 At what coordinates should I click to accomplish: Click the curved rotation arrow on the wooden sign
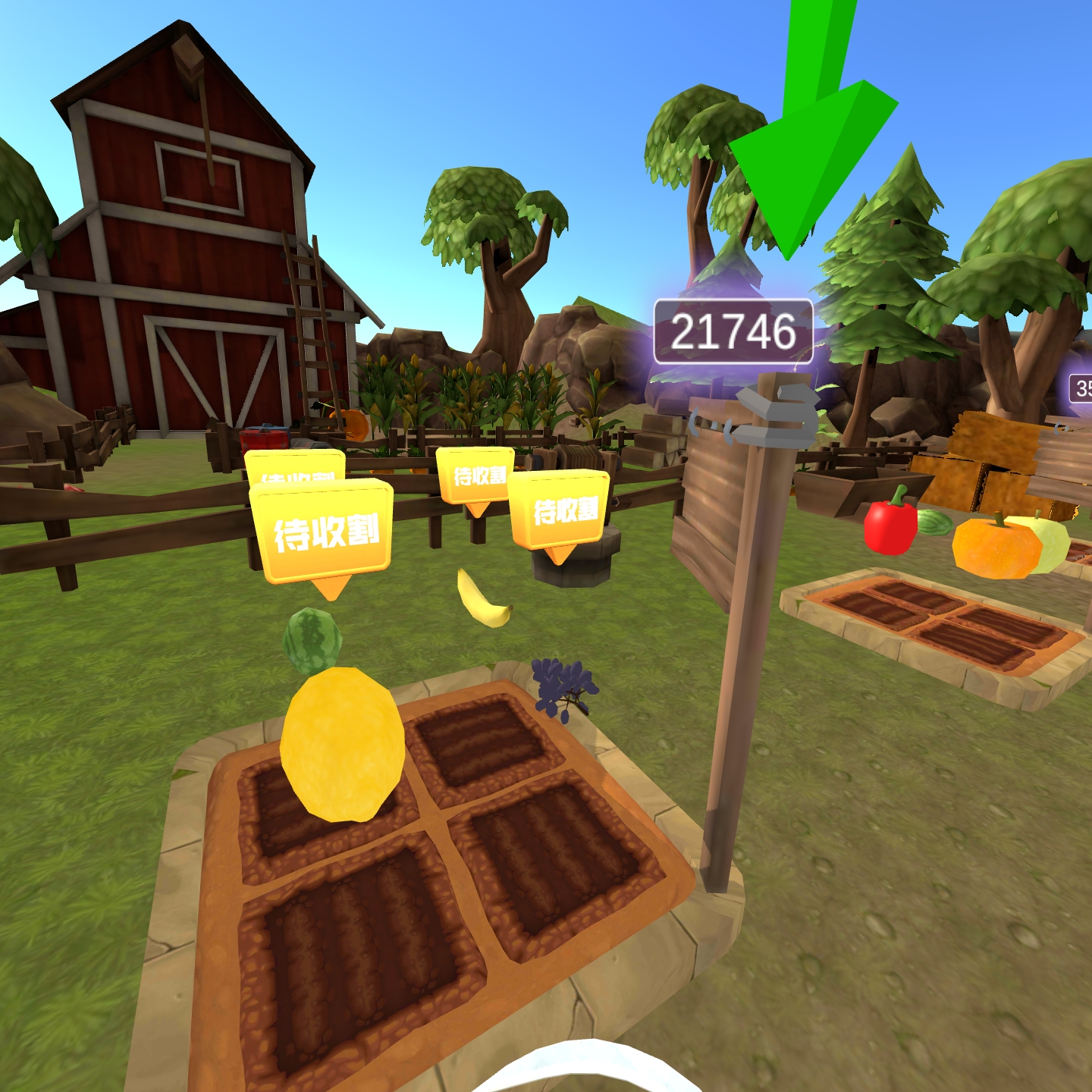coord(696,423)
